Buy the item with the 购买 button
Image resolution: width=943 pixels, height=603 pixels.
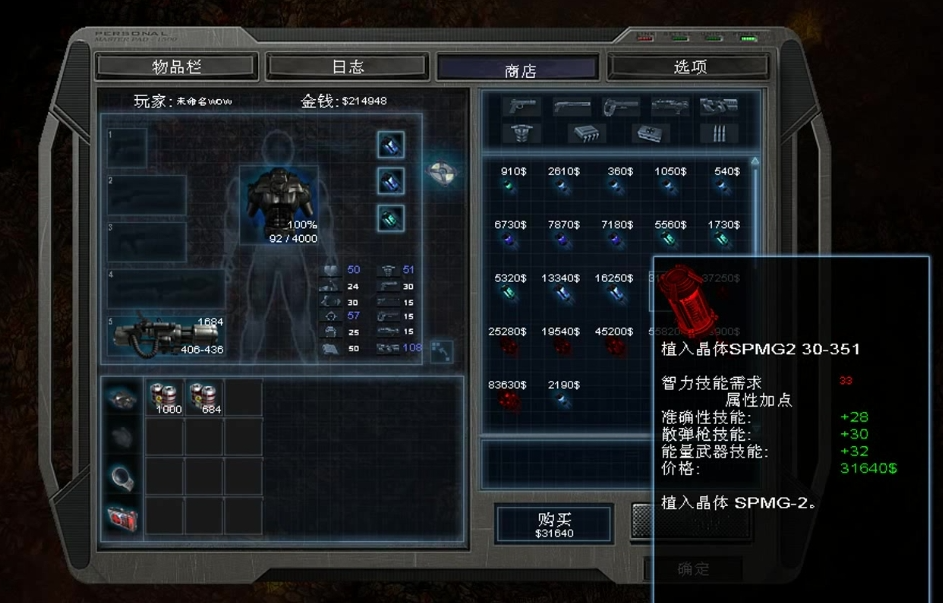pyautogui.click(x=555, y=524)
